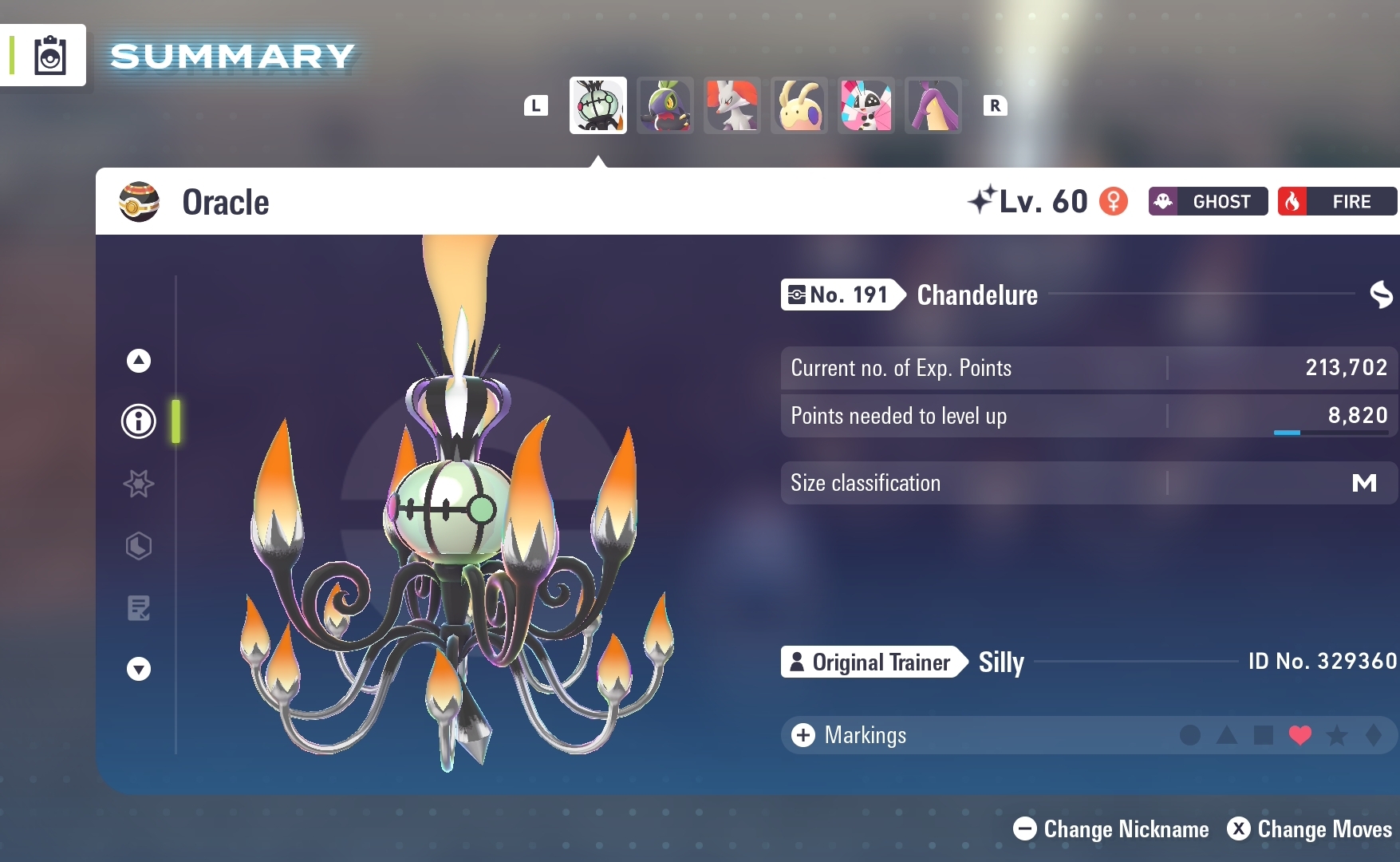The image size is (1400, 862).
Task: Toggle the heart marking
Action: (x=1299, y=735)
